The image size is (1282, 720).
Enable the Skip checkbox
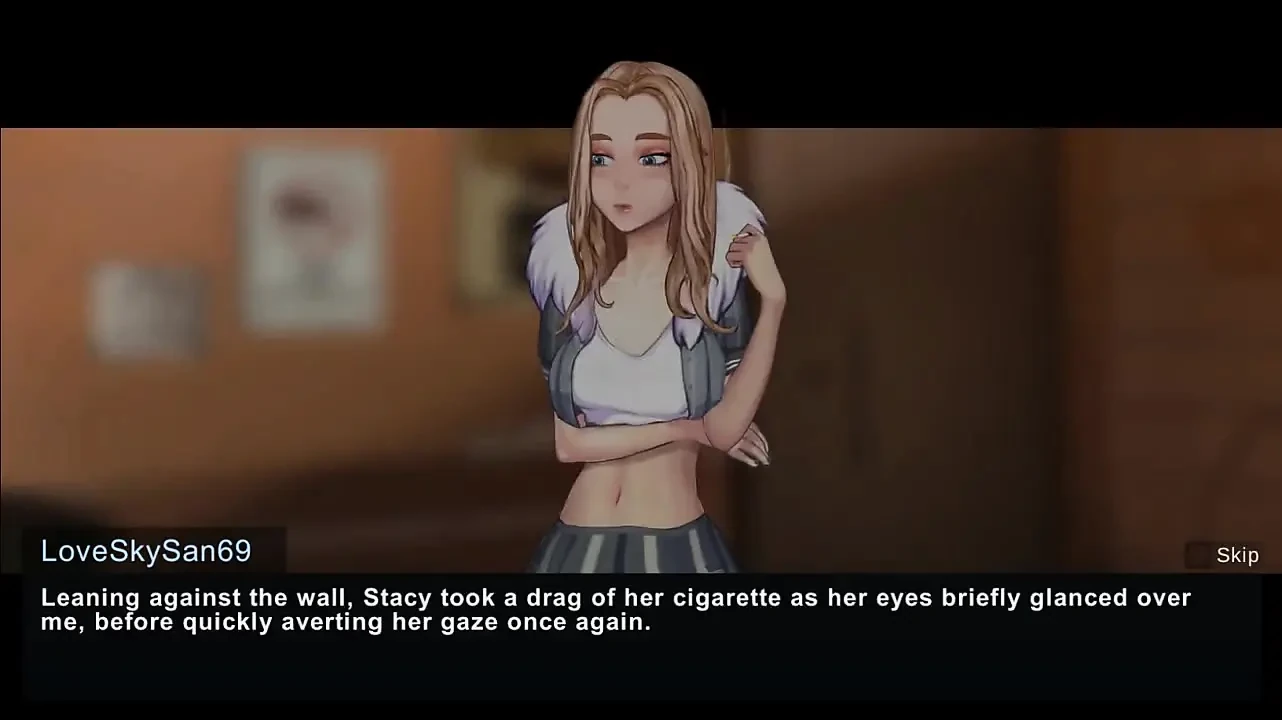pos(1197,555)
